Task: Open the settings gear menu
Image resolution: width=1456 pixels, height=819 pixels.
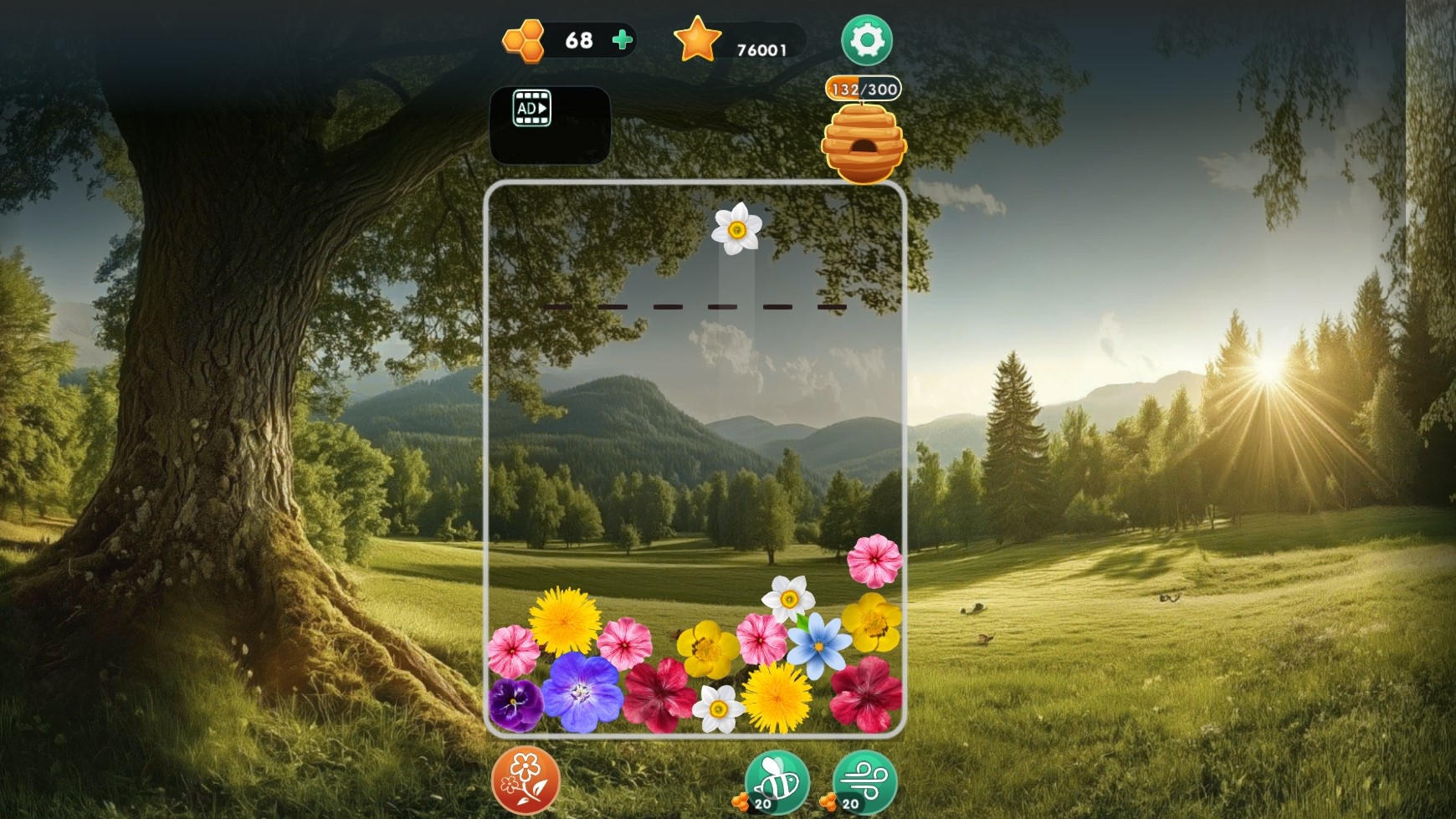Action: [866, 38]
